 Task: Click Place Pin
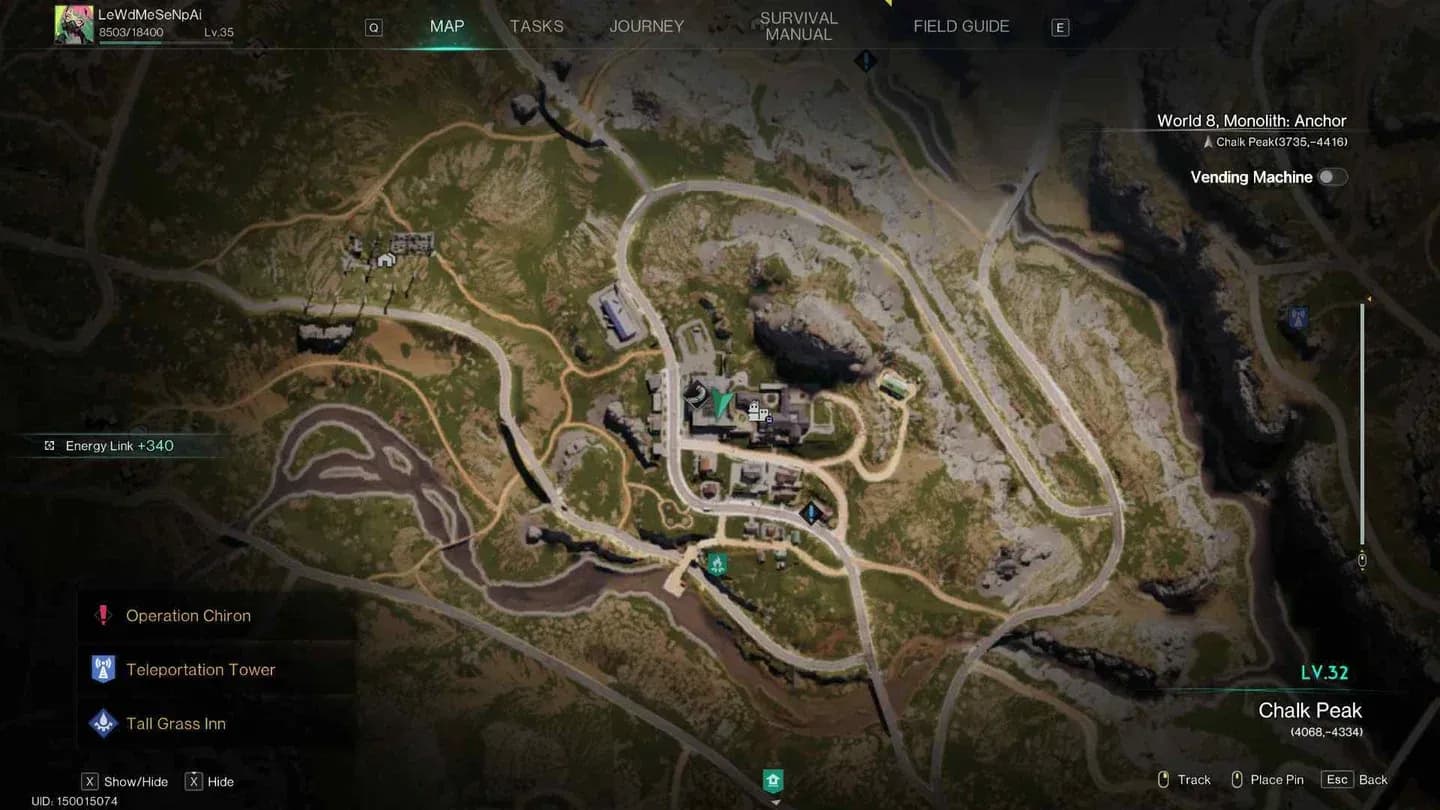click(1275, 779)
